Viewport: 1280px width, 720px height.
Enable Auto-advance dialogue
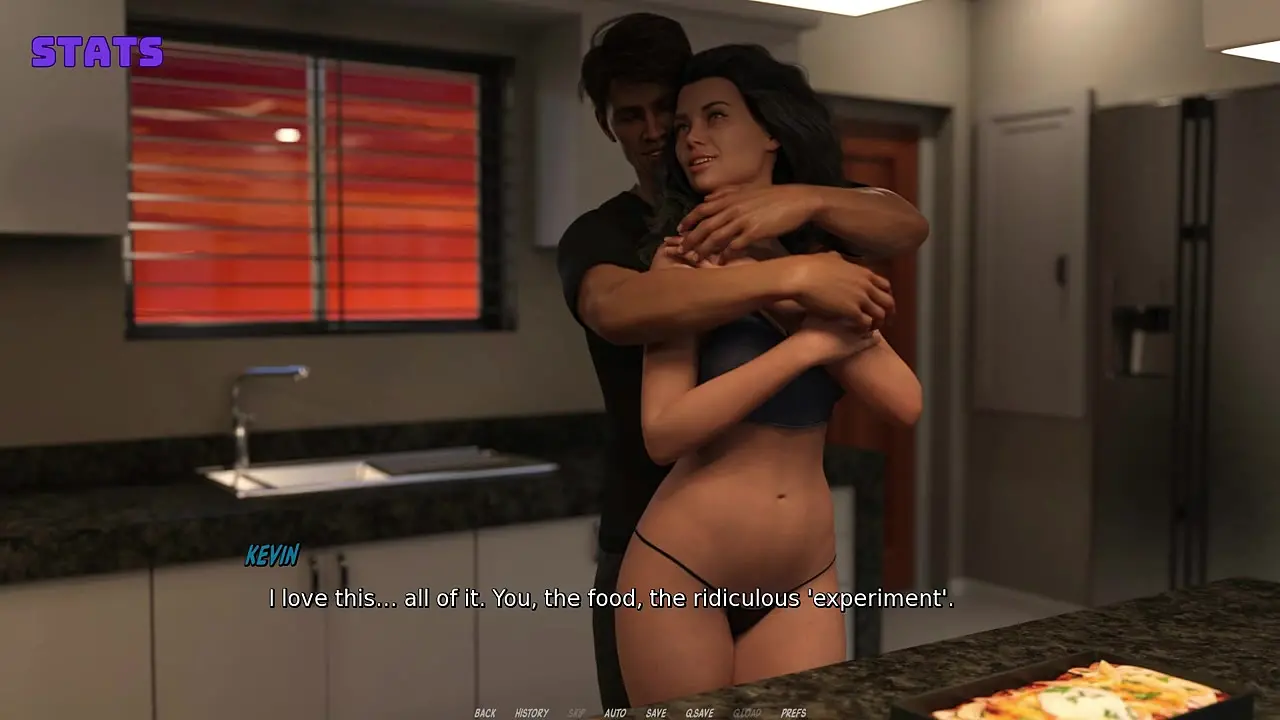click(615, 713)
